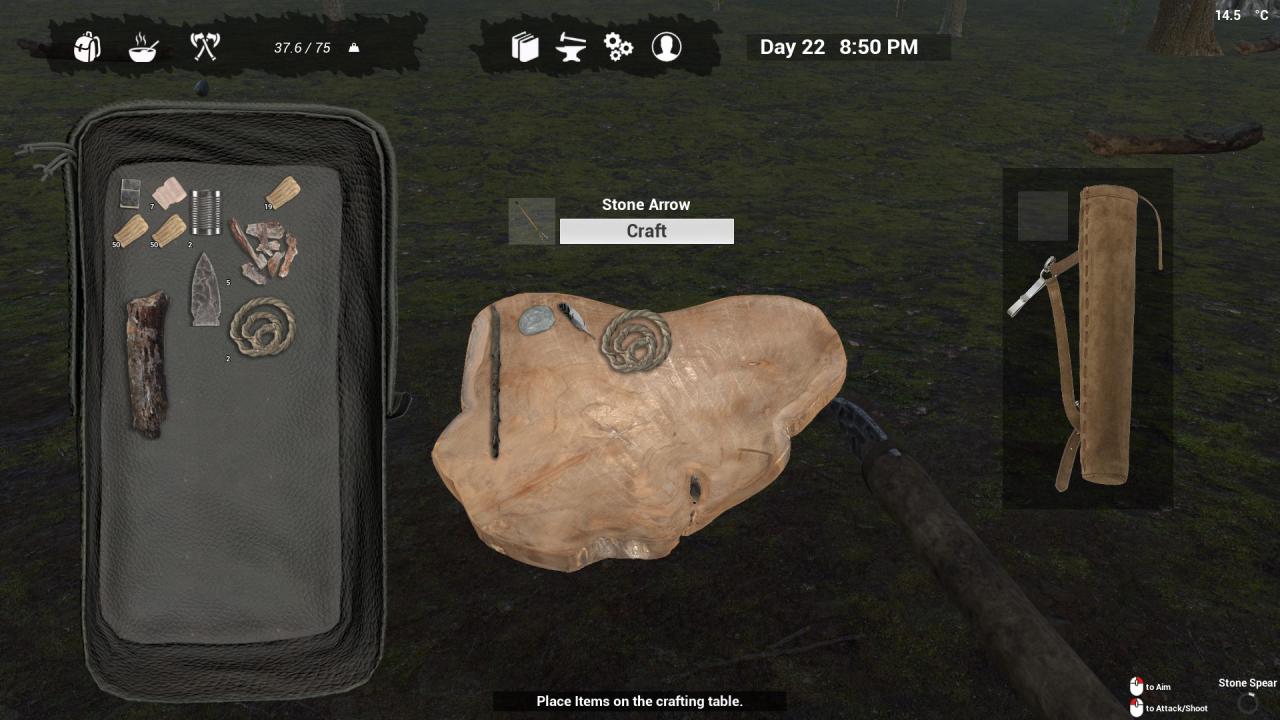Take the grey stone from the table

point(536,319)
